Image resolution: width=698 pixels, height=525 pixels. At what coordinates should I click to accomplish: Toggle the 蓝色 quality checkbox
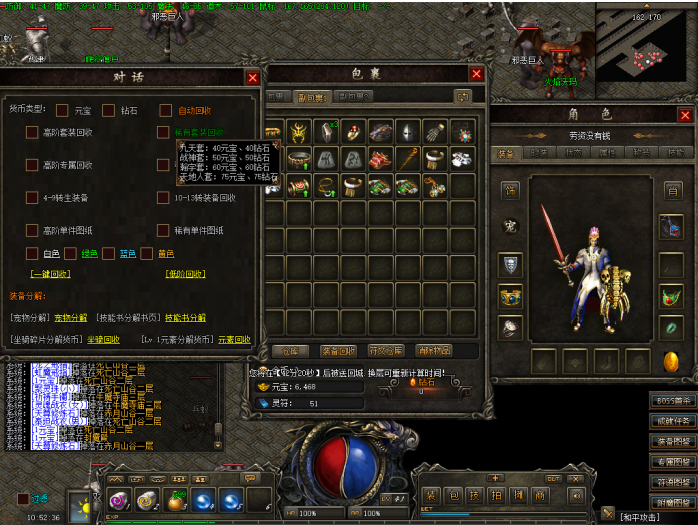click(x=109, y=253)
